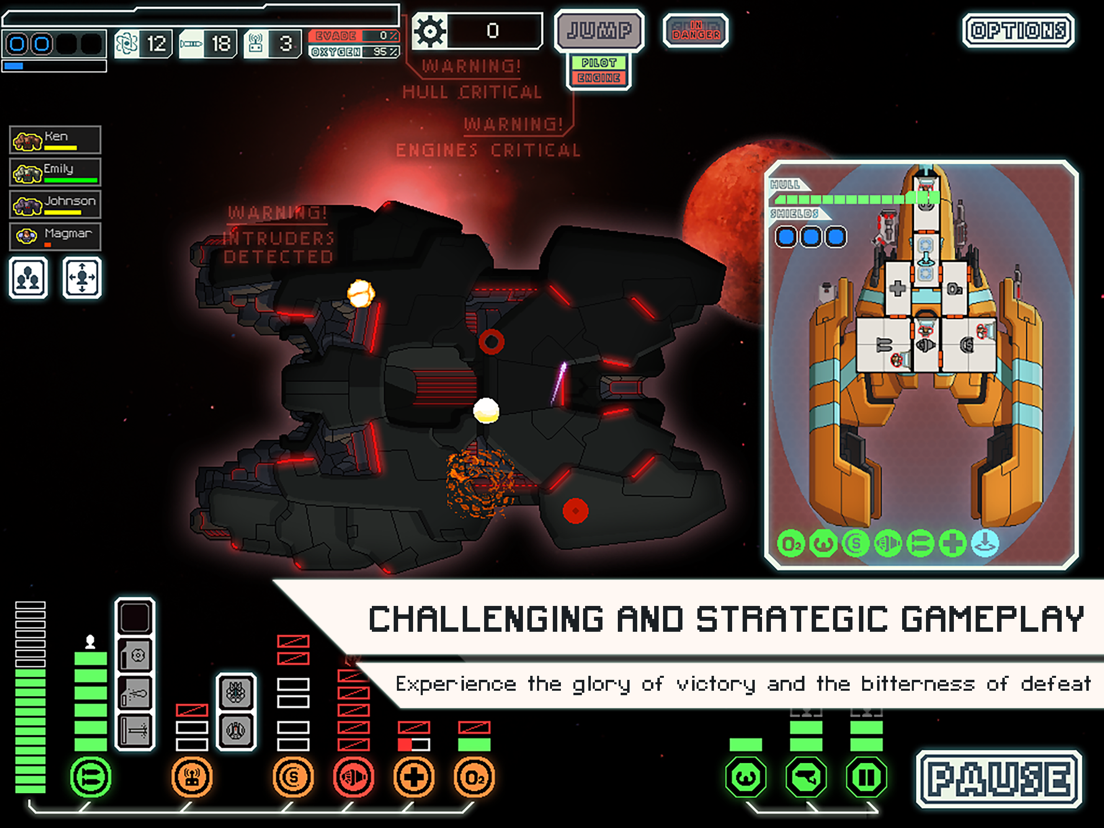This screenshot has height=828, width=1104.
Task: Select crew member Emily
Action: pyautogui.click(x=56, y=172)
